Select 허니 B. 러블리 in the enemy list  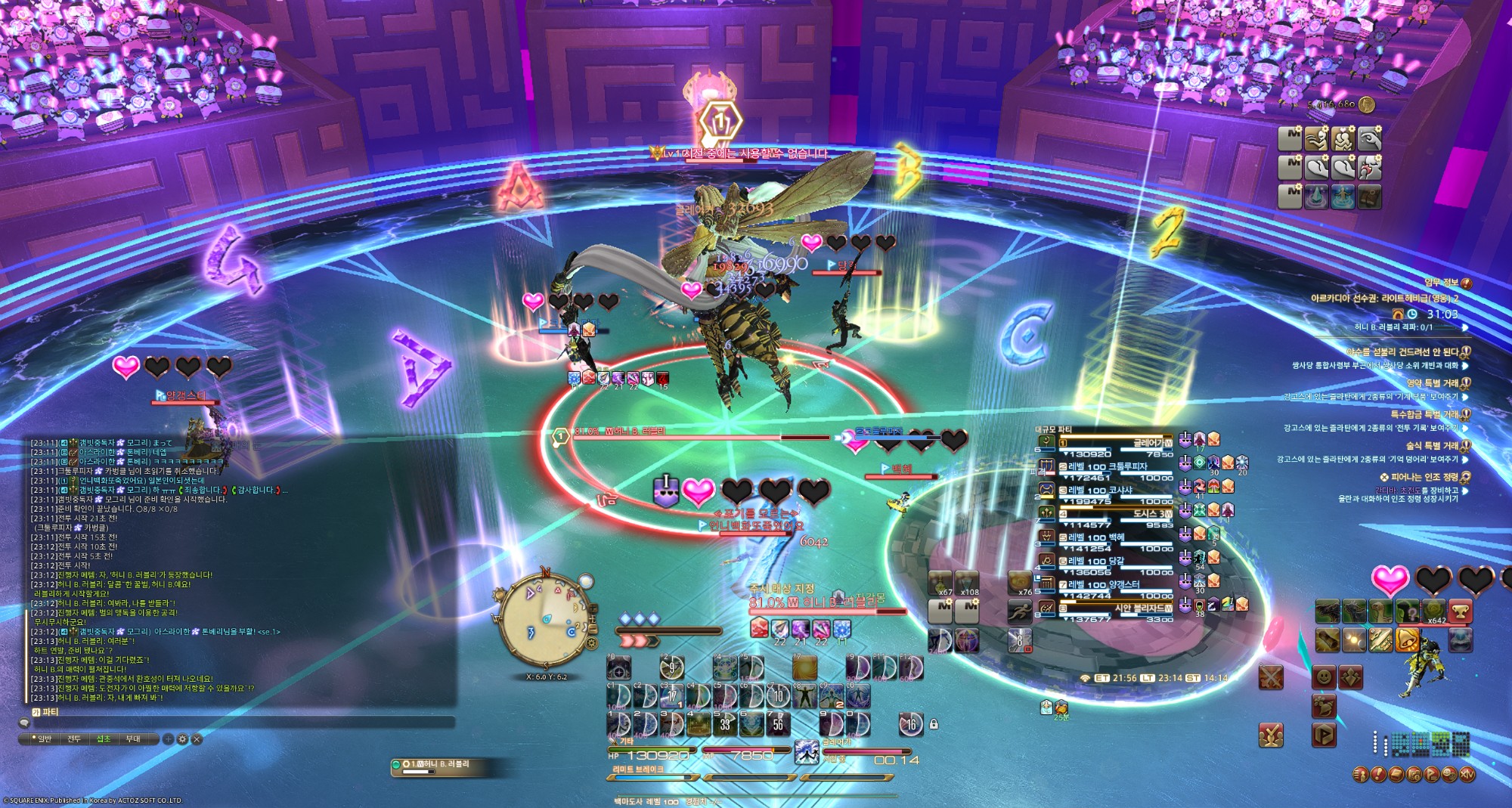pyautogui.click(x=438, y=765)
